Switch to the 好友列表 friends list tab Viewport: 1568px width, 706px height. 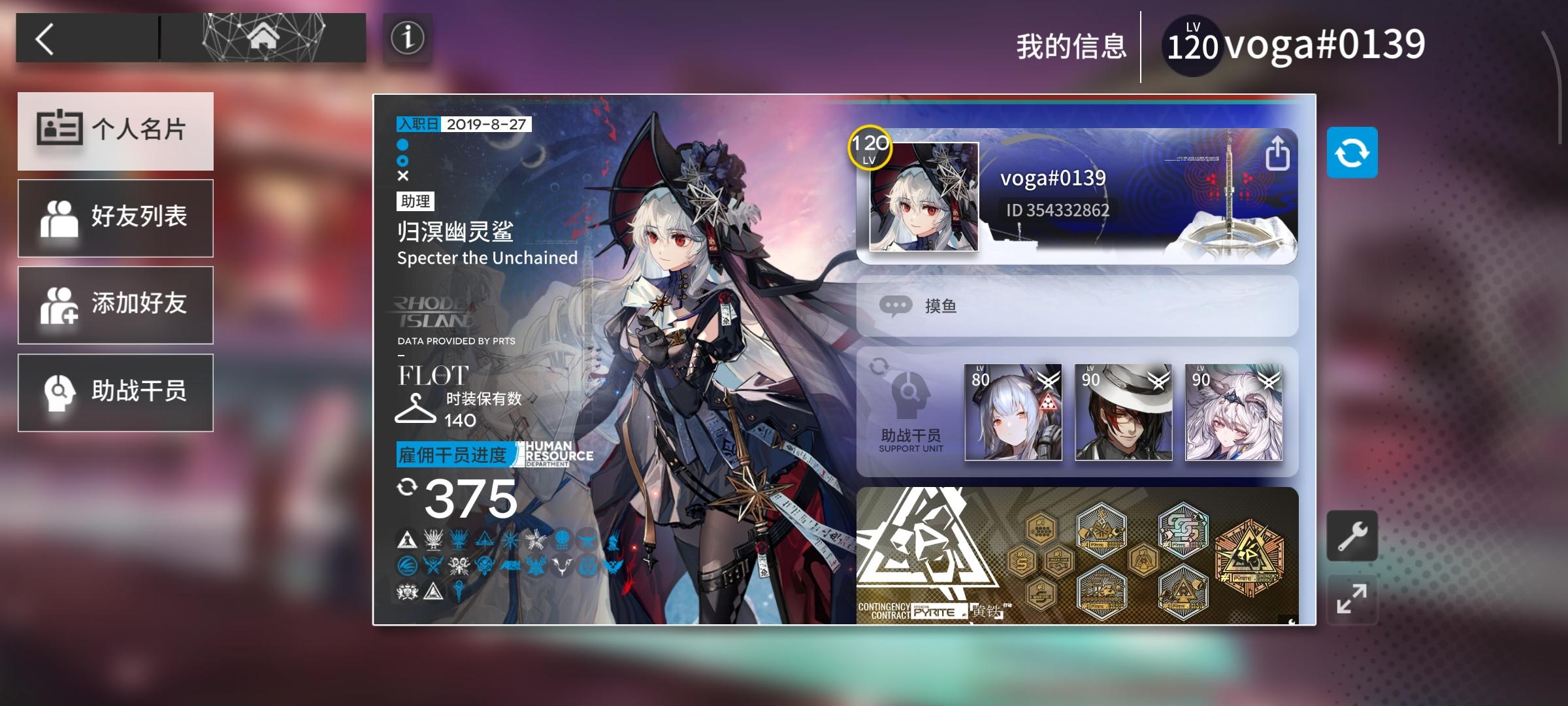pyautogui.click(x=116, y=218)
